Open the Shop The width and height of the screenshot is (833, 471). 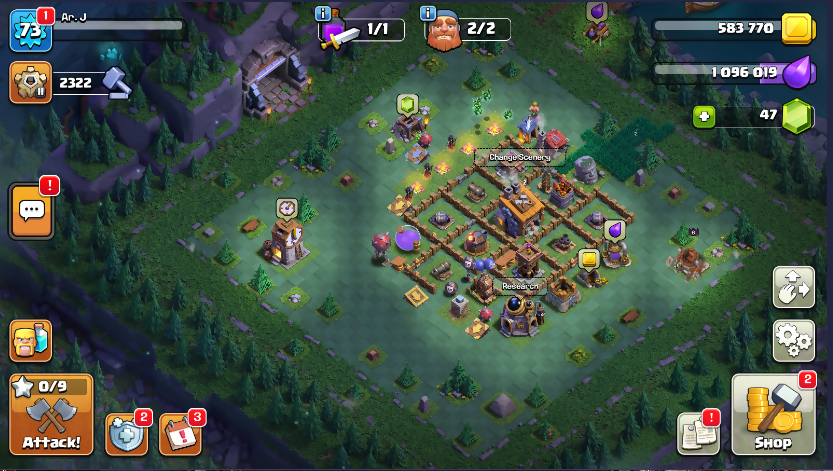pyautogui.click(x=772, y=415)
